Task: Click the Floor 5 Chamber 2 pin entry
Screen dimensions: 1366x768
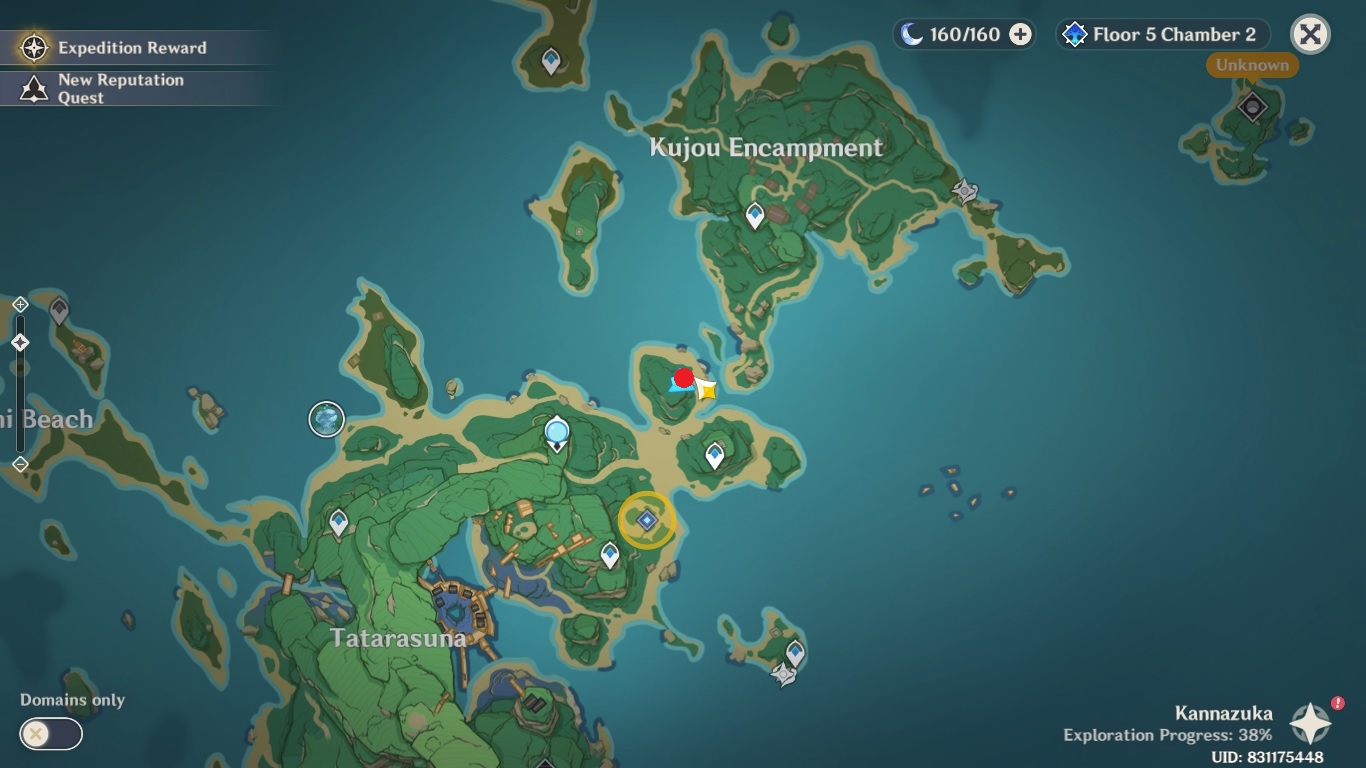Action: tap(1160, 34)
